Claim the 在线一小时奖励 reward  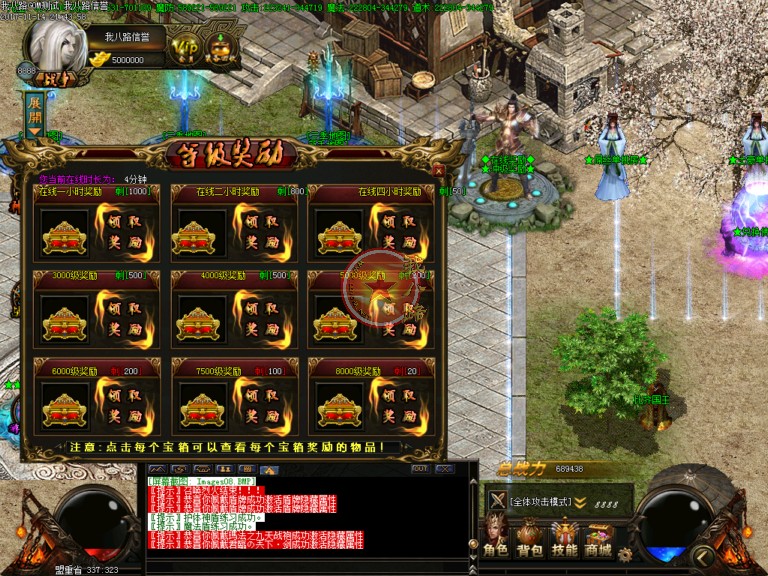118,231
